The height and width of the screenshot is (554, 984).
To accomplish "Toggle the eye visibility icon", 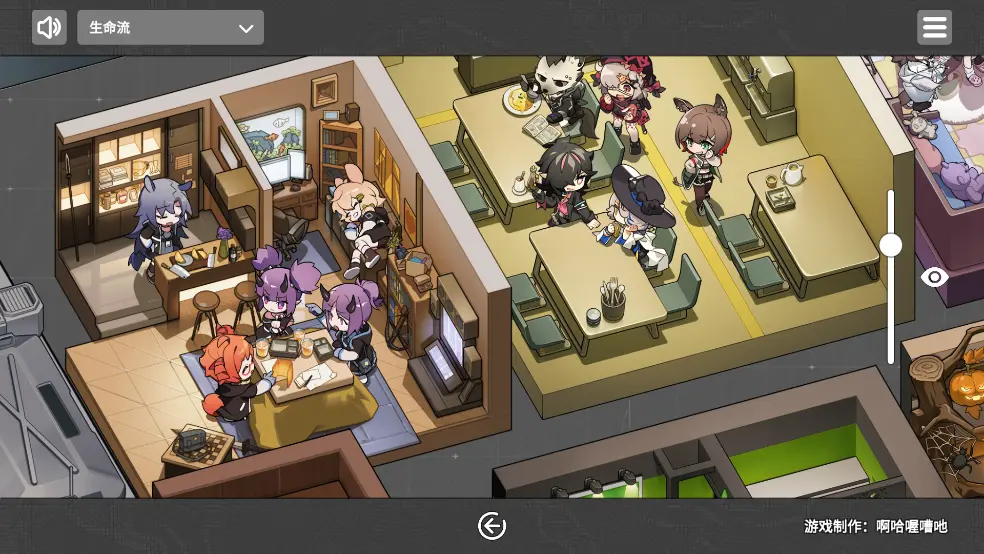I will pos(935,277).
